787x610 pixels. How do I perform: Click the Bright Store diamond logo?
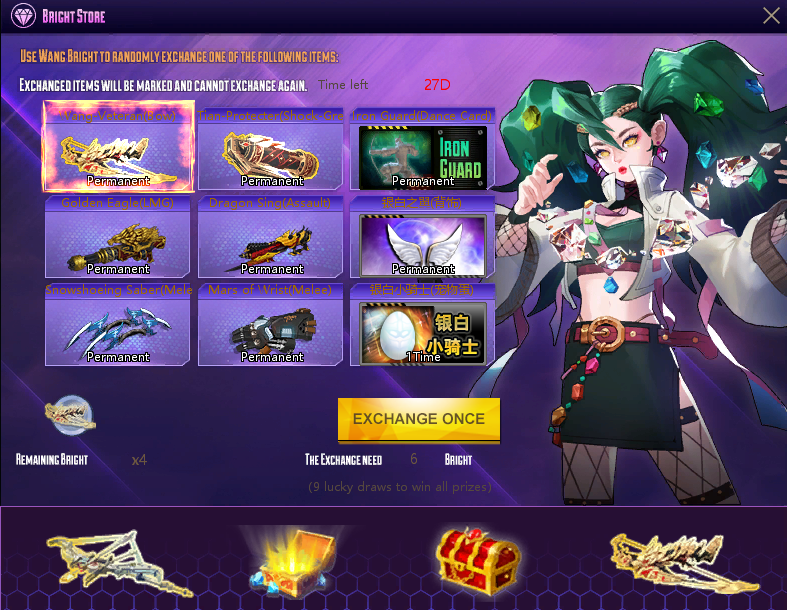pyautogui.click(x=24, y=16)
